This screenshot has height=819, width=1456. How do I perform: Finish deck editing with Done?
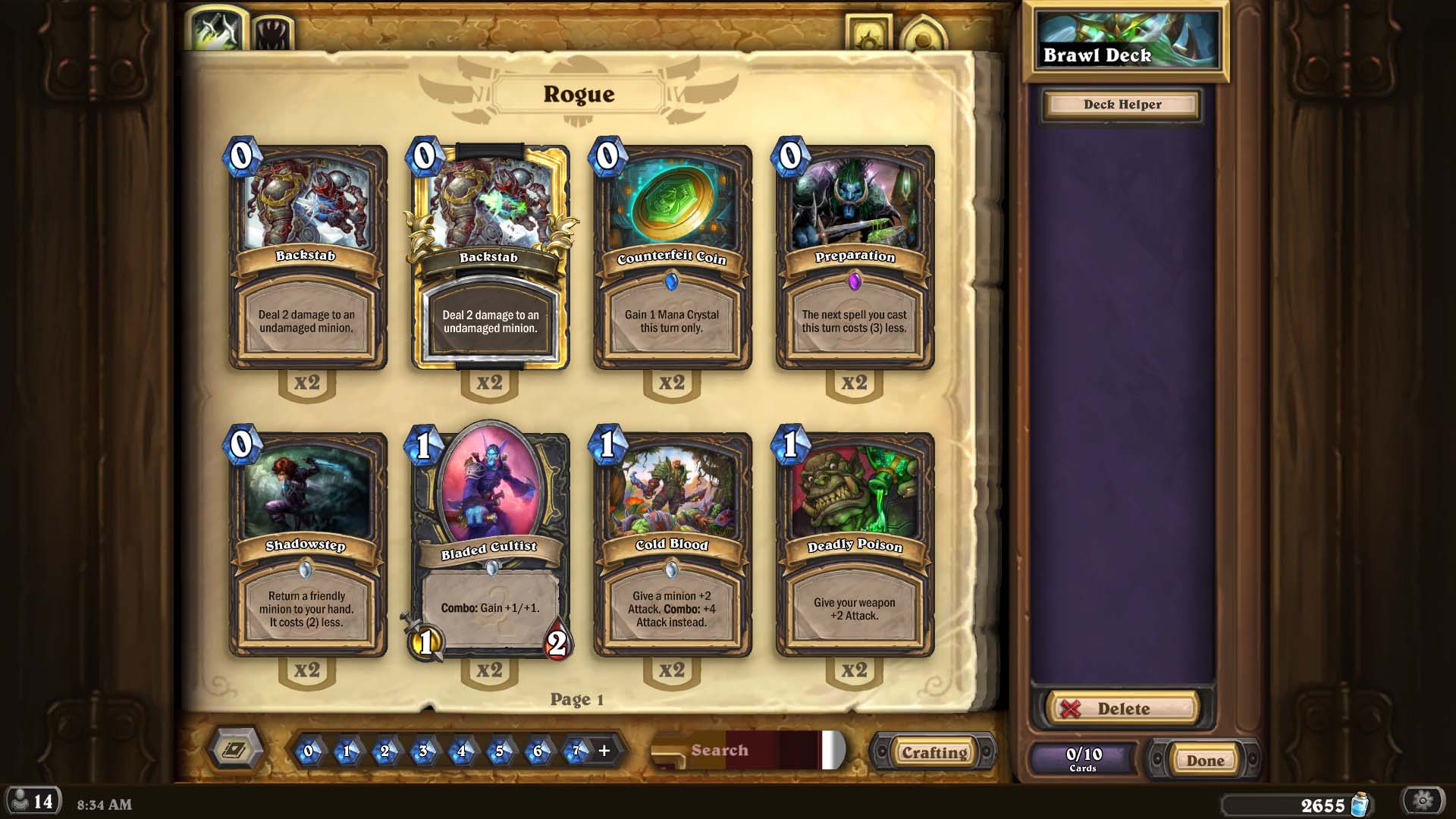[1204, 760]
